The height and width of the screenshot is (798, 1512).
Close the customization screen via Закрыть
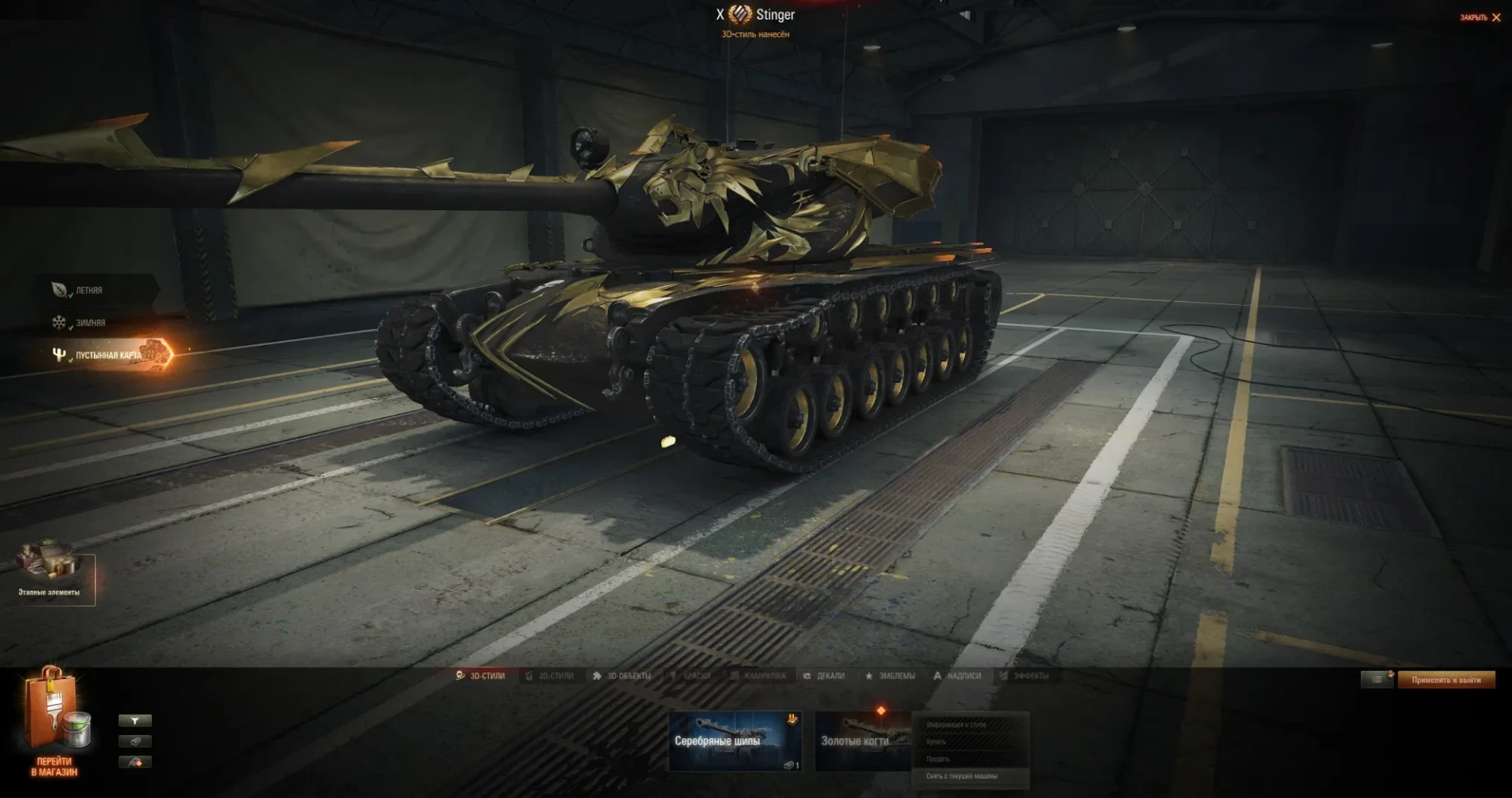point(1480,17)
